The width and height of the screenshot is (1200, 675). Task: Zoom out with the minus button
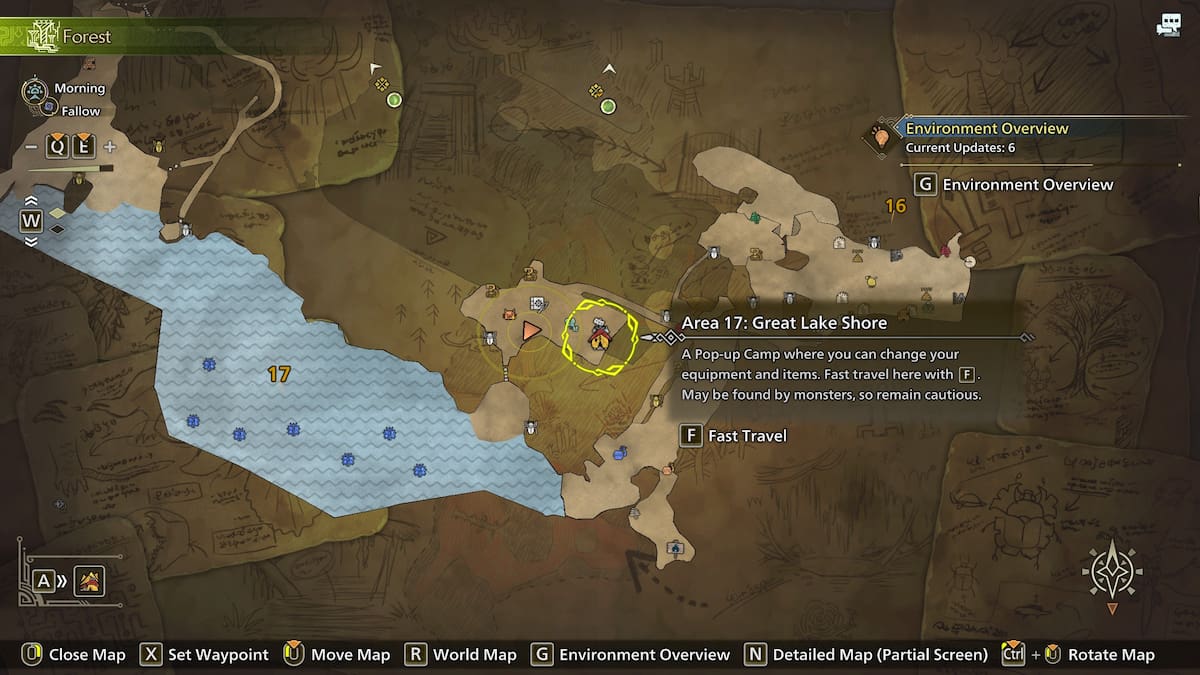pyautogui.click(x=31, y=147)
